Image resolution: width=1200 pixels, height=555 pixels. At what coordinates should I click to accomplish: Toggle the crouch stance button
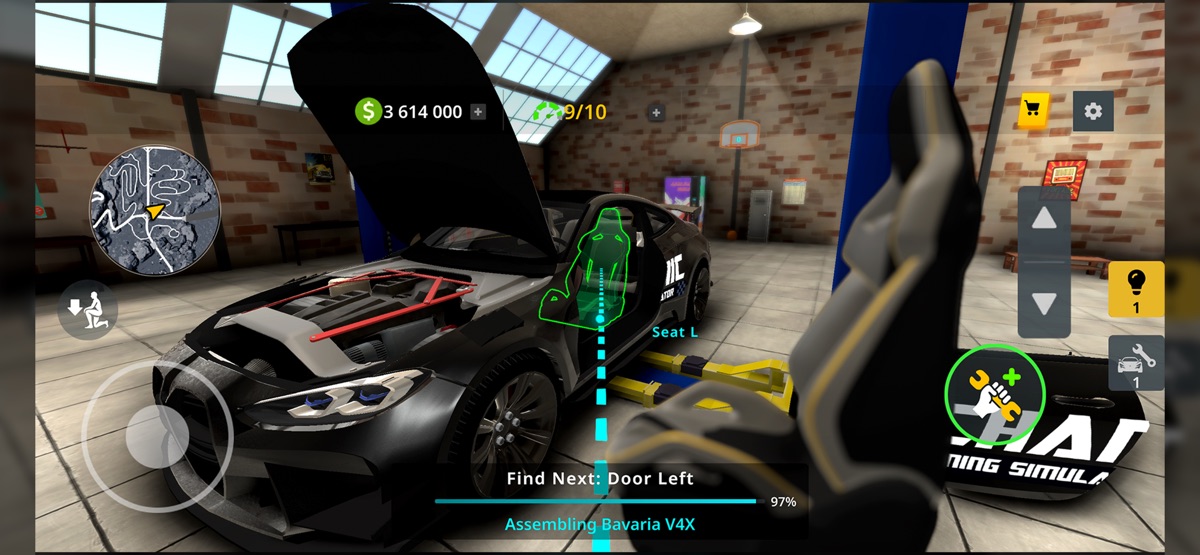point(87,310)
